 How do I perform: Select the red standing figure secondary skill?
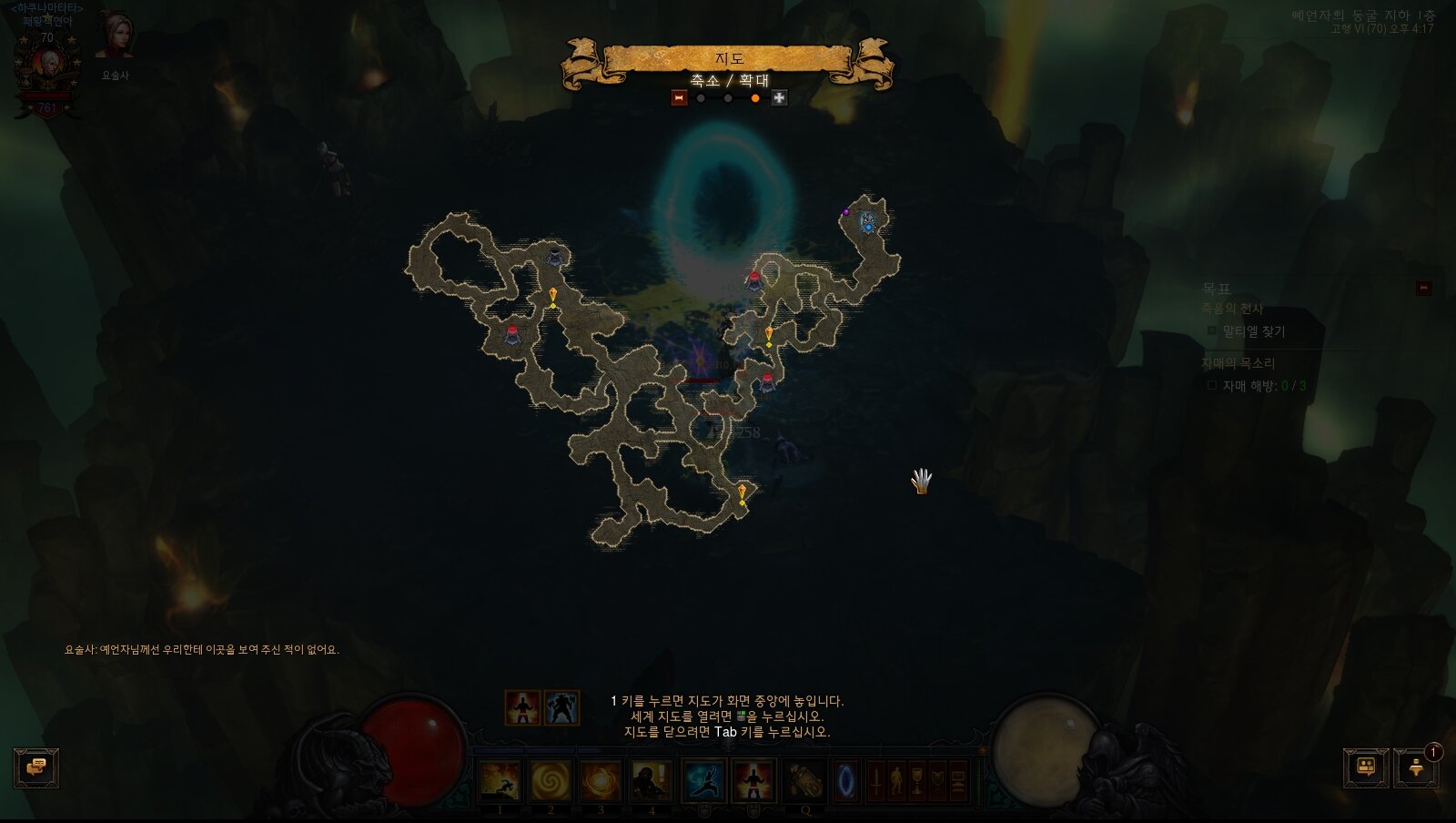click(753, 781)
